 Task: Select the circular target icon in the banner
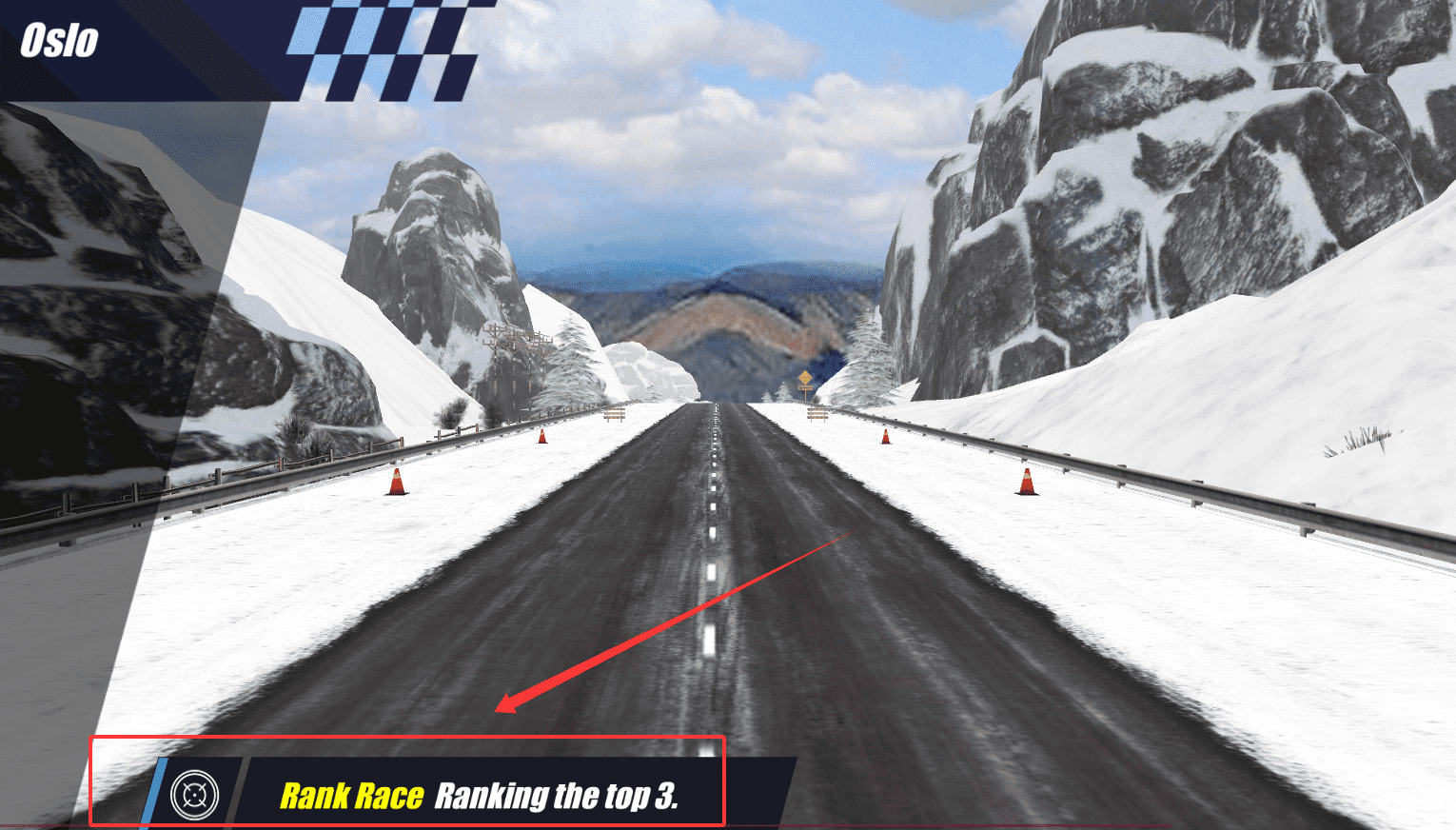[194, 794]
